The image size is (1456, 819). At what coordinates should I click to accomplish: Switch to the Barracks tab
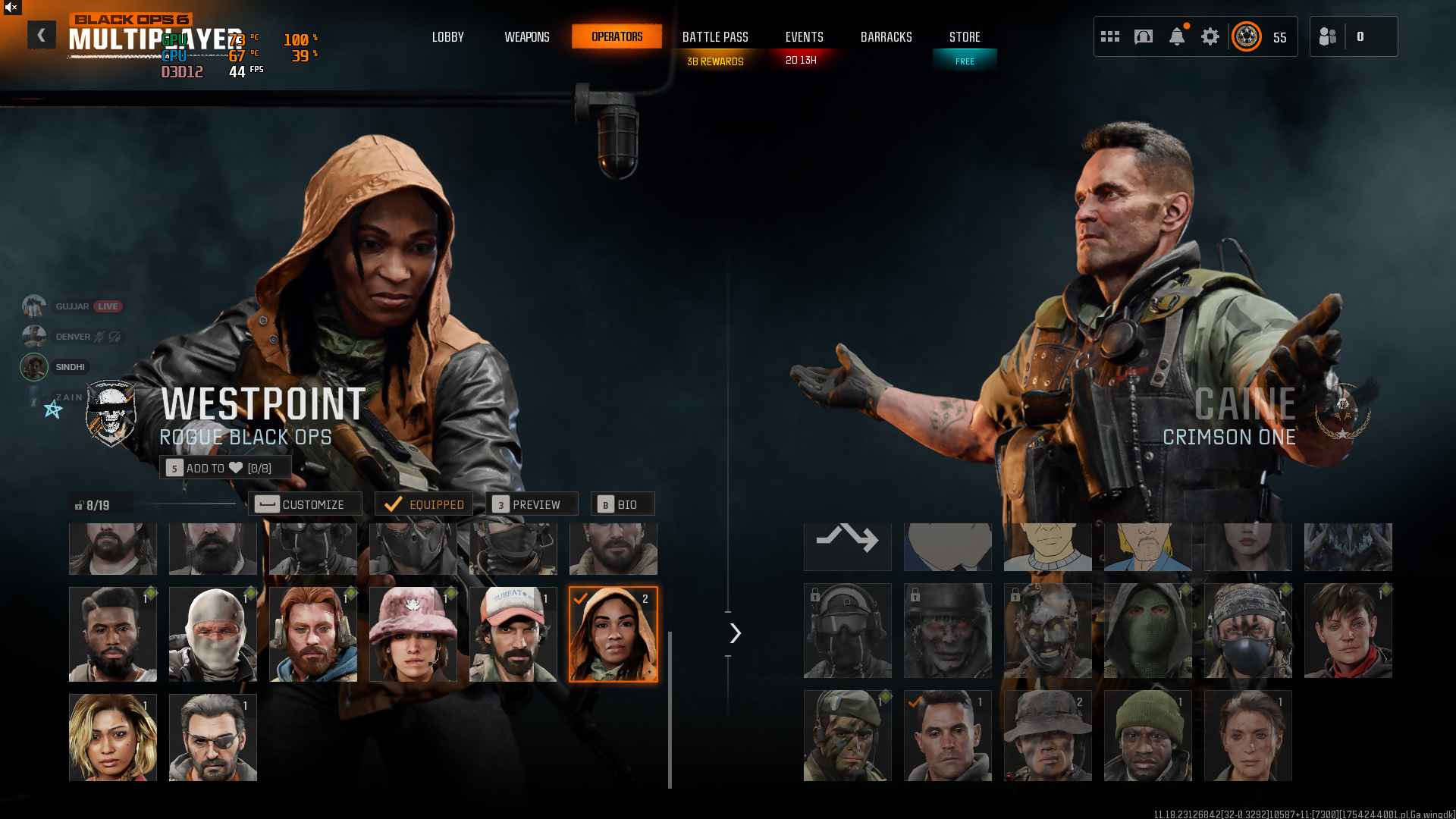pos(886,36)
